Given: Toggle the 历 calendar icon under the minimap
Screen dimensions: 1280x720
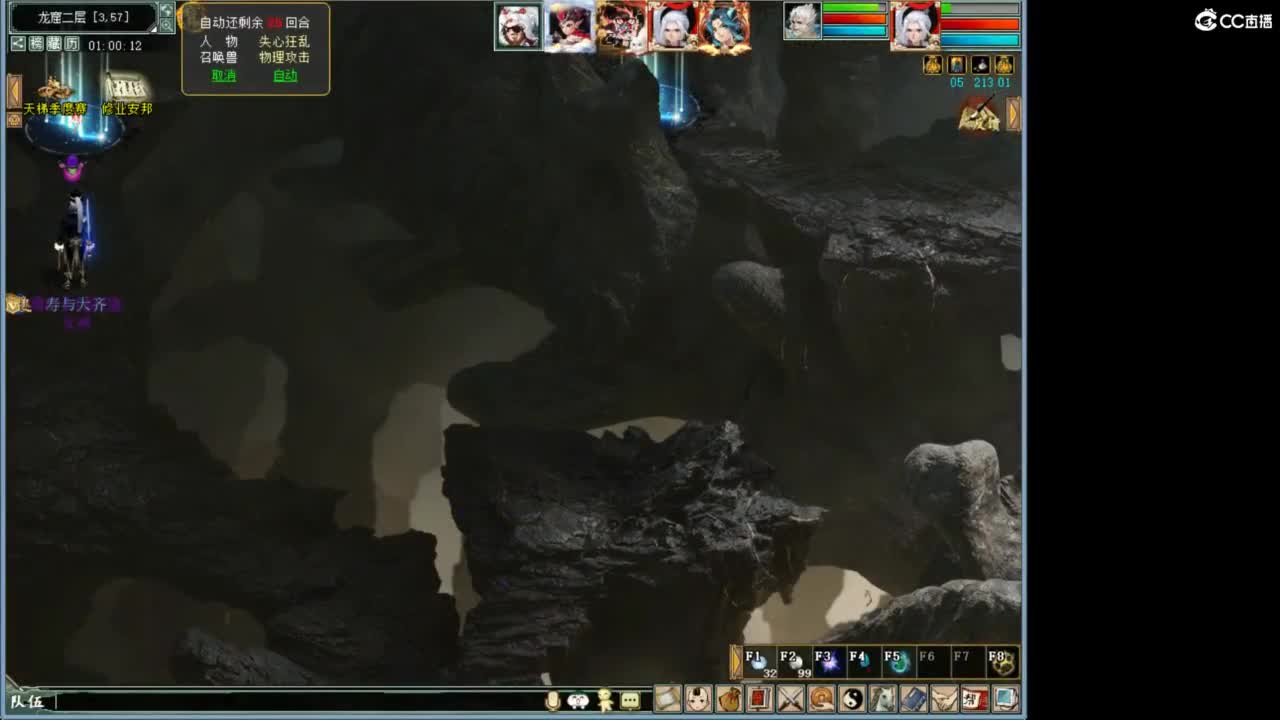Looking at the screenshot, I should click(71, 43).
